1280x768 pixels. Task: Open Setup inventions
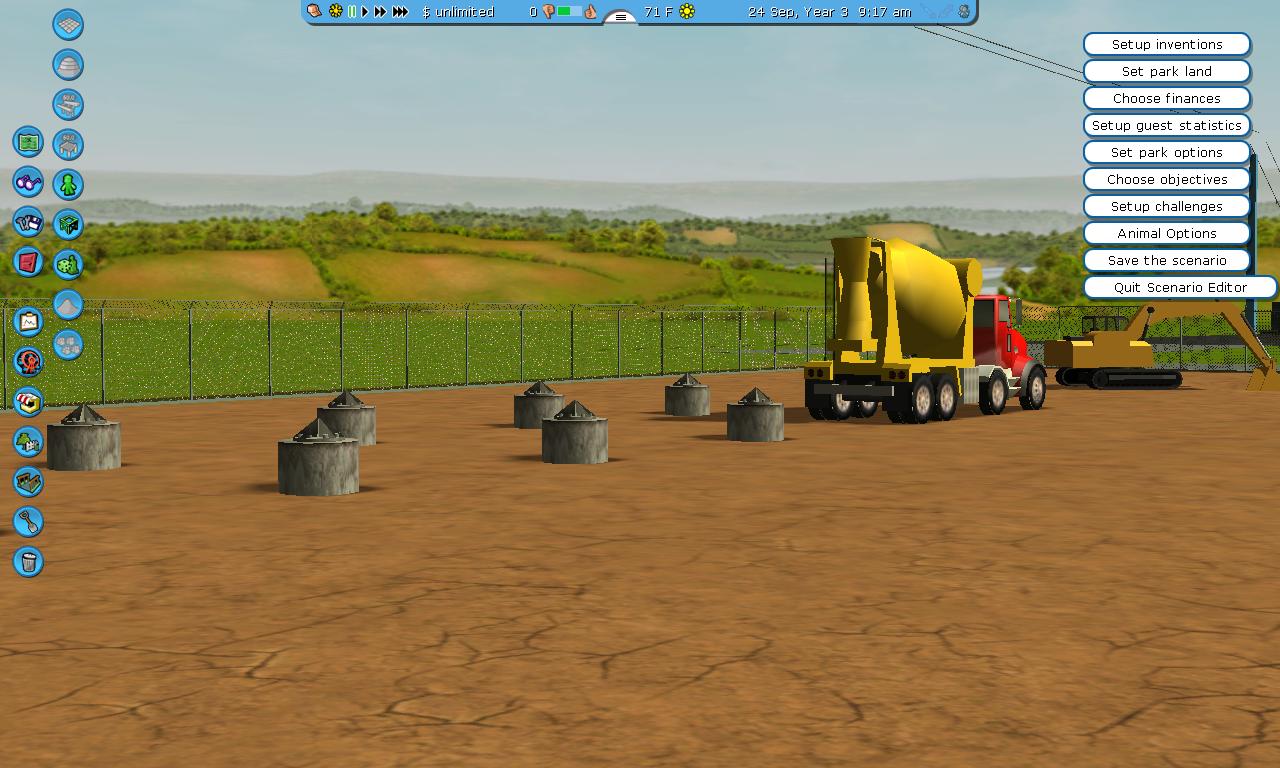point(1166,44)
